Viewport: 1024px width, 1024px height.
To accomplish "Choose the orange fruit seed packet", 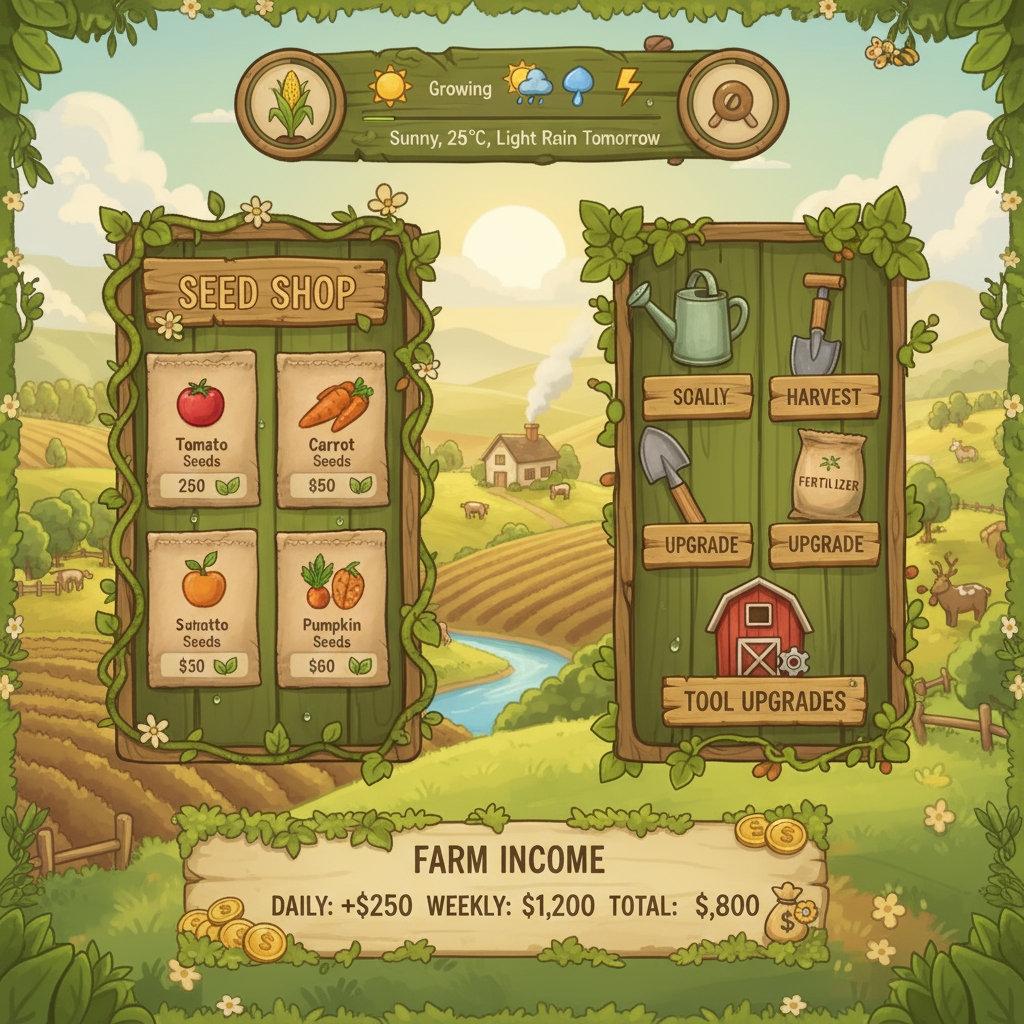I will coord(203,608).
